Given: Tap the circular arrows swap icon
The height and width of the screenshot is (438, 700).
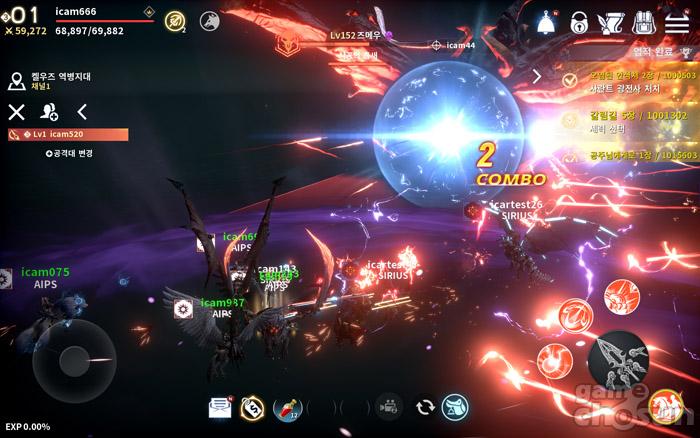Looking at the screenshot, I should click(424, 407).
